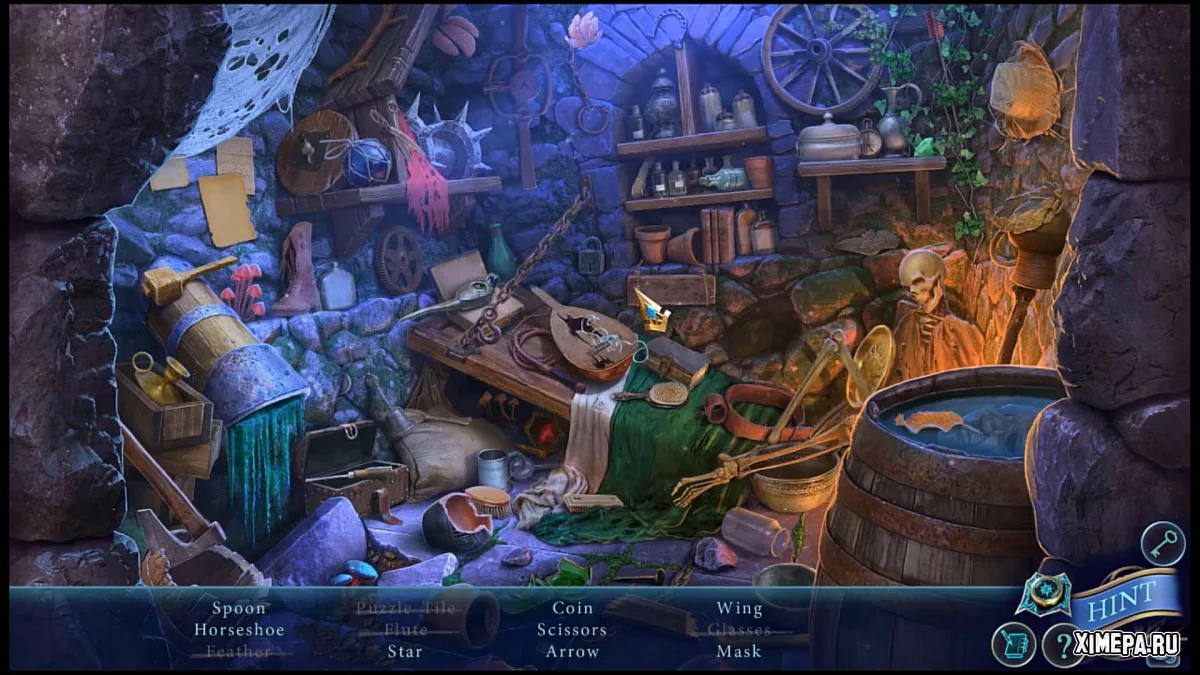Open the journal notebook icon

1013,644
